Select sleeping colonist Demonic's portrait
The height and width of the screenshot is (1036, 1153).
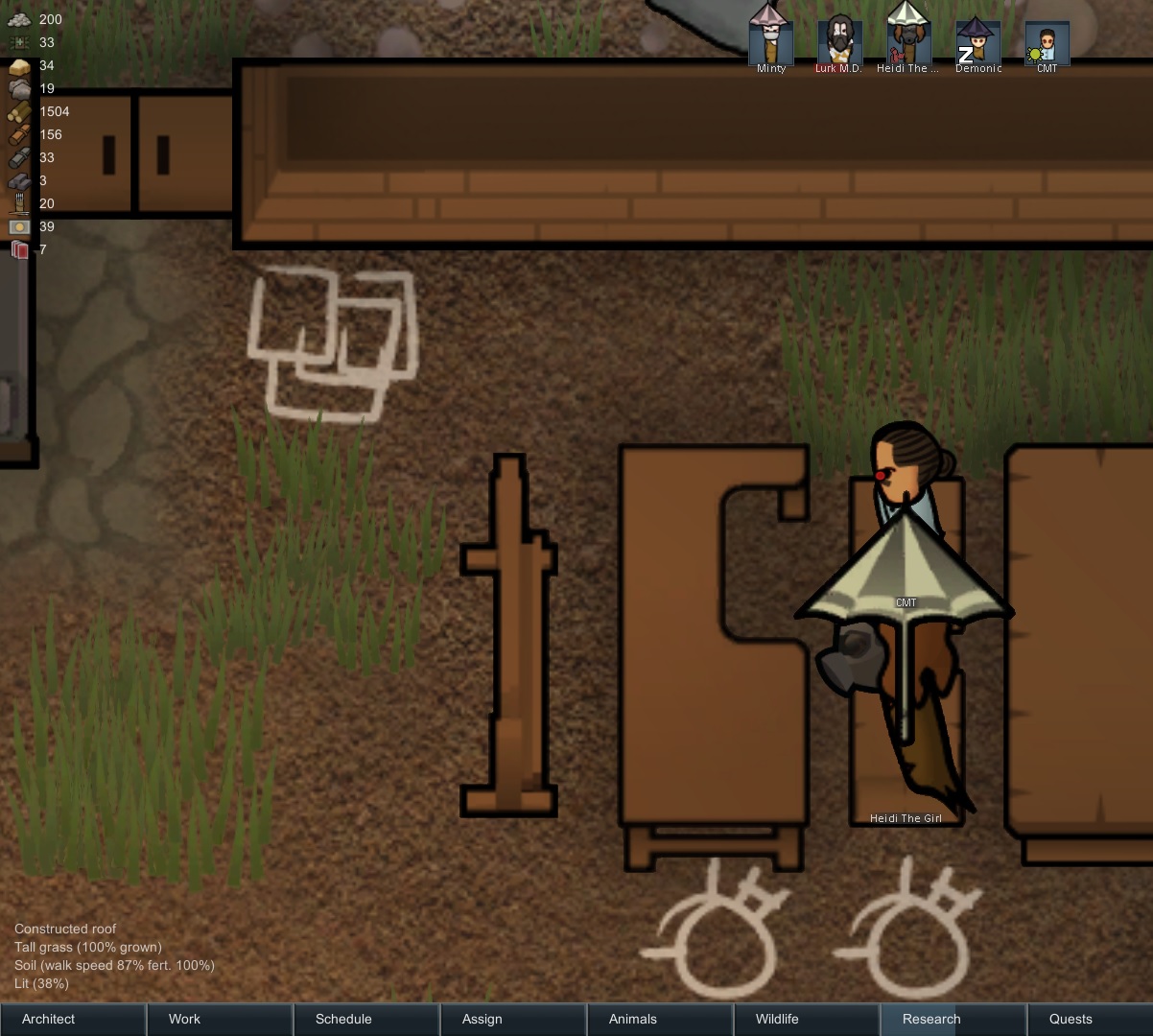[978, 41]
